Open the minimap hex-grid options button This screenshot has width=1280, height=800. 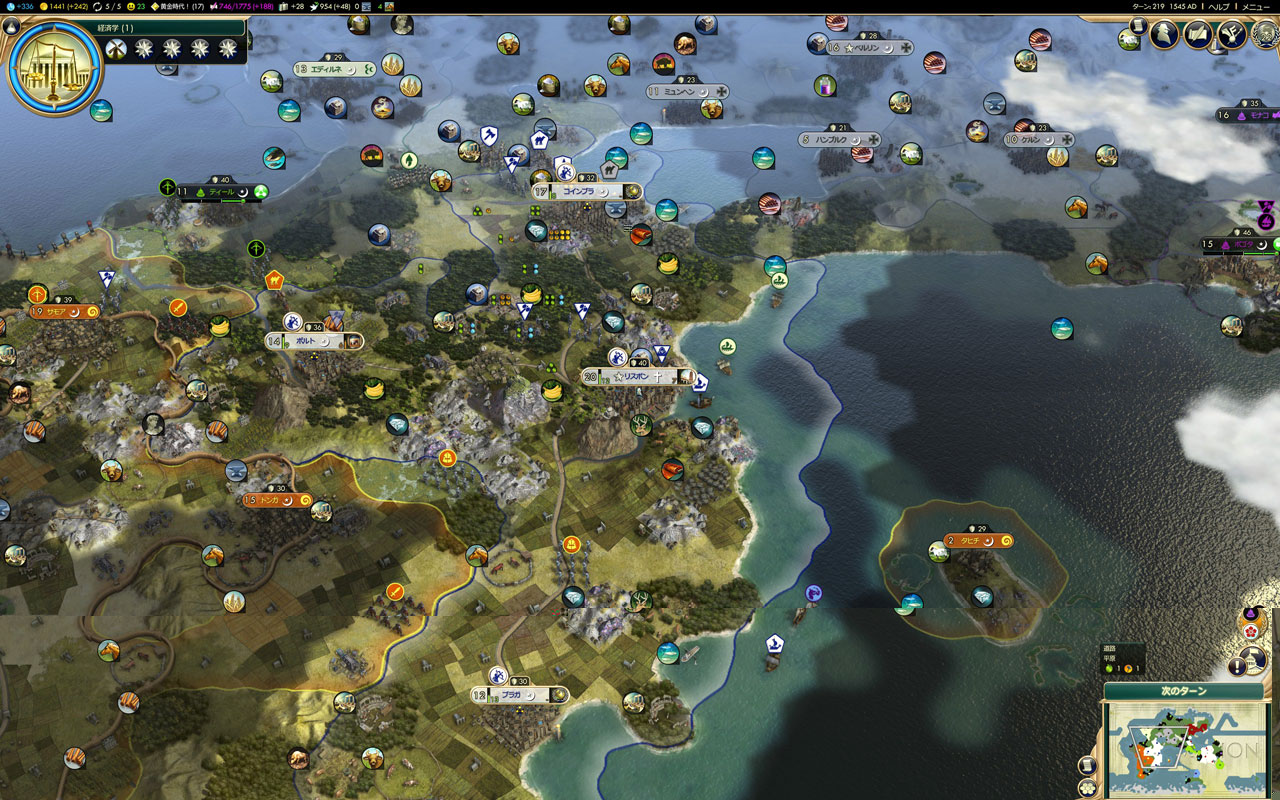[1086, 787]
